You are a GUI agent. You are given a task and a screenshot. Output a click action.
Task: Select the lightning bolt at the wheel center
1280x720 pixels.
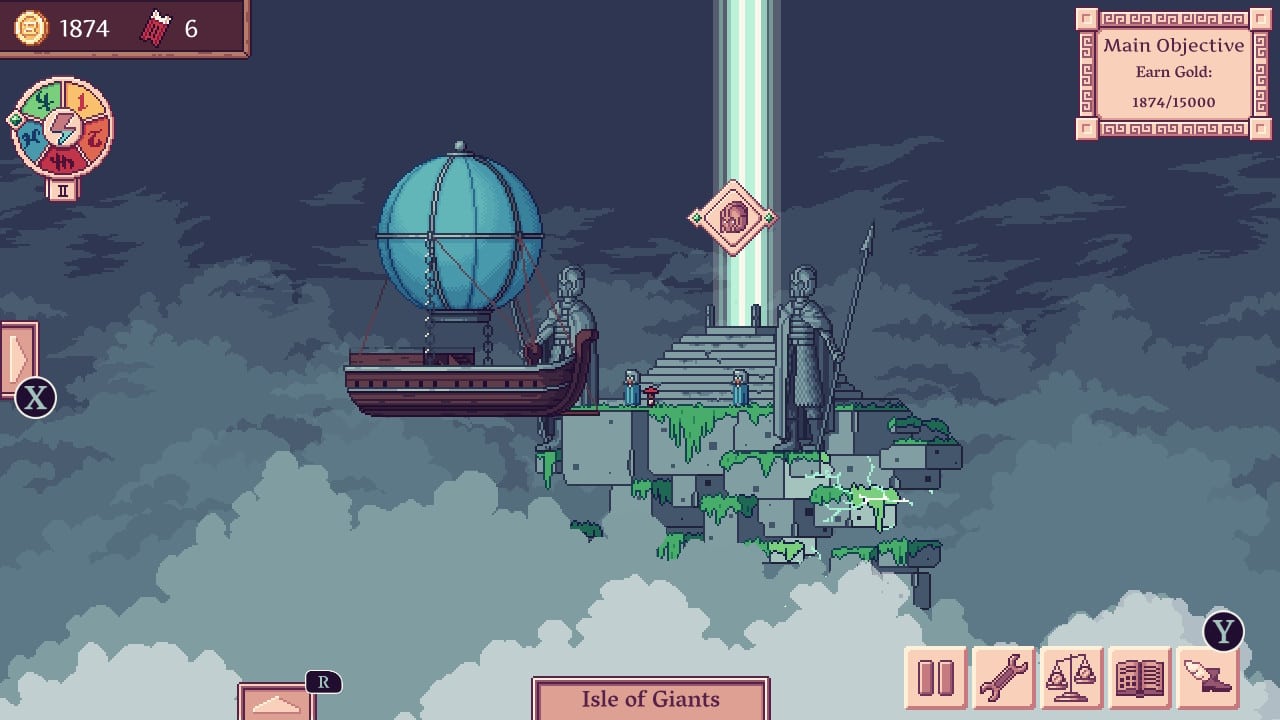pos(60,128)
